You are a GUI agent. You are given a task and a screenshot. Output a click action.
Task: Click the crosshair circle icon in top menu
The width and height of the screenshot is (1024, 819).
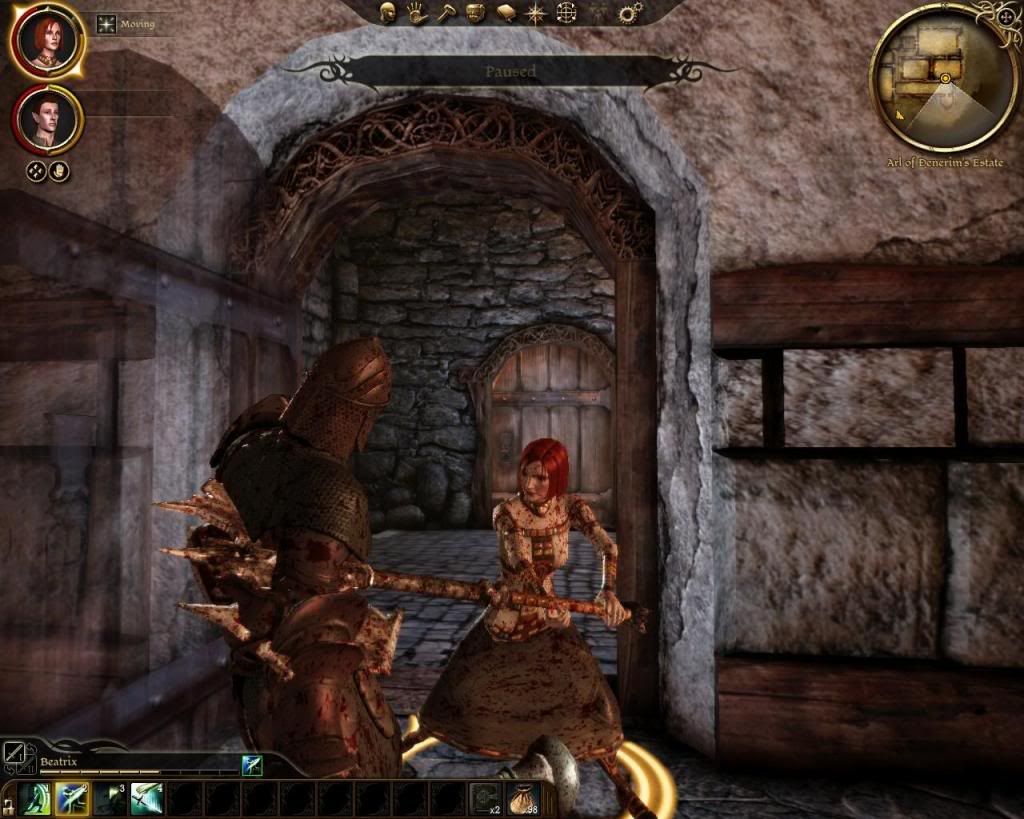pos(567,12)
